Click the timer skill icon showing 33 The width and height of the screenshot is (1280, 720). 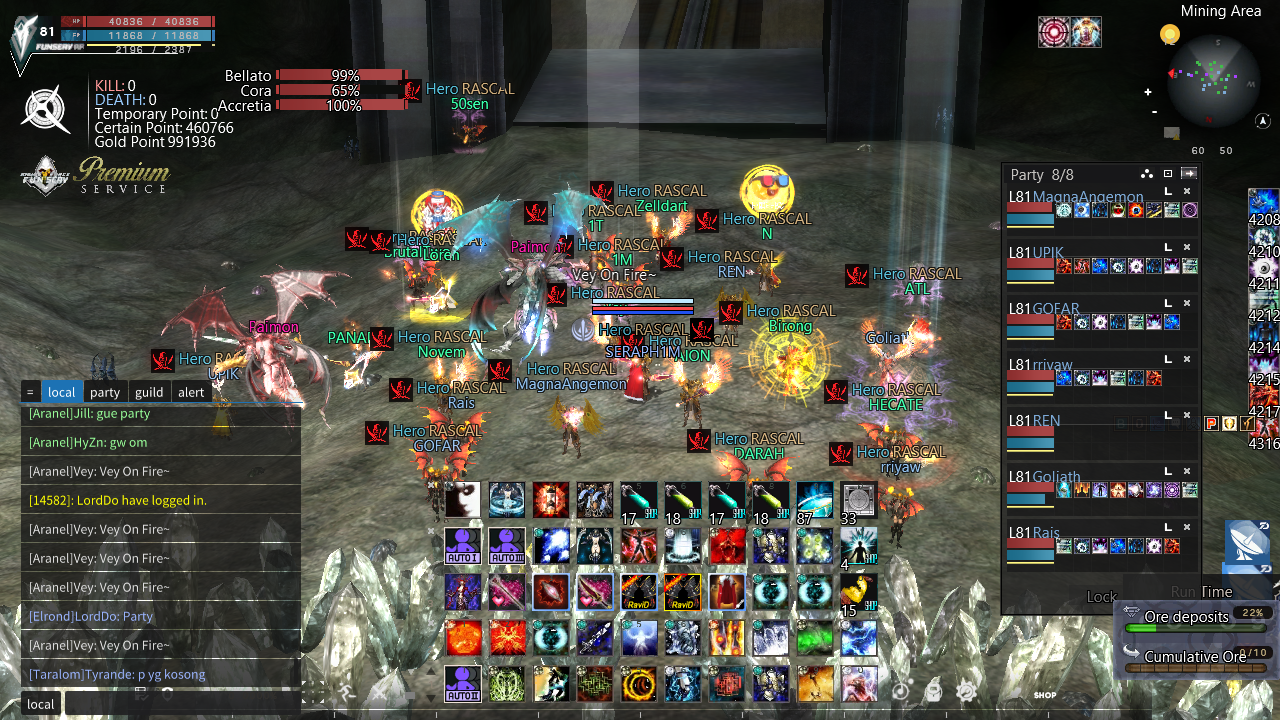click(x=857, y=500)
